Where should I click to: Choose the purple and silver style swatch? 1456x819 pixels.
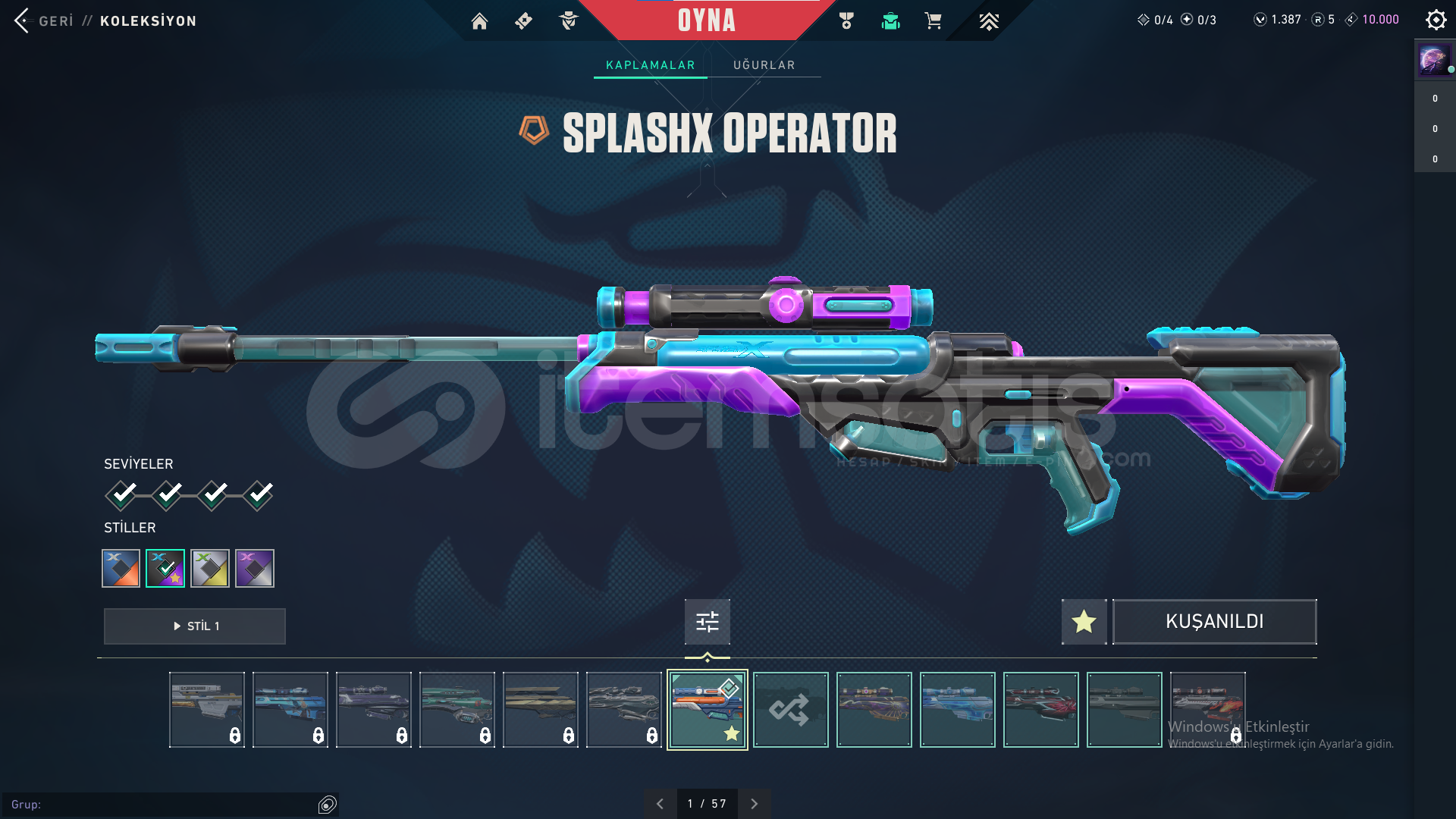click(255, 568)
